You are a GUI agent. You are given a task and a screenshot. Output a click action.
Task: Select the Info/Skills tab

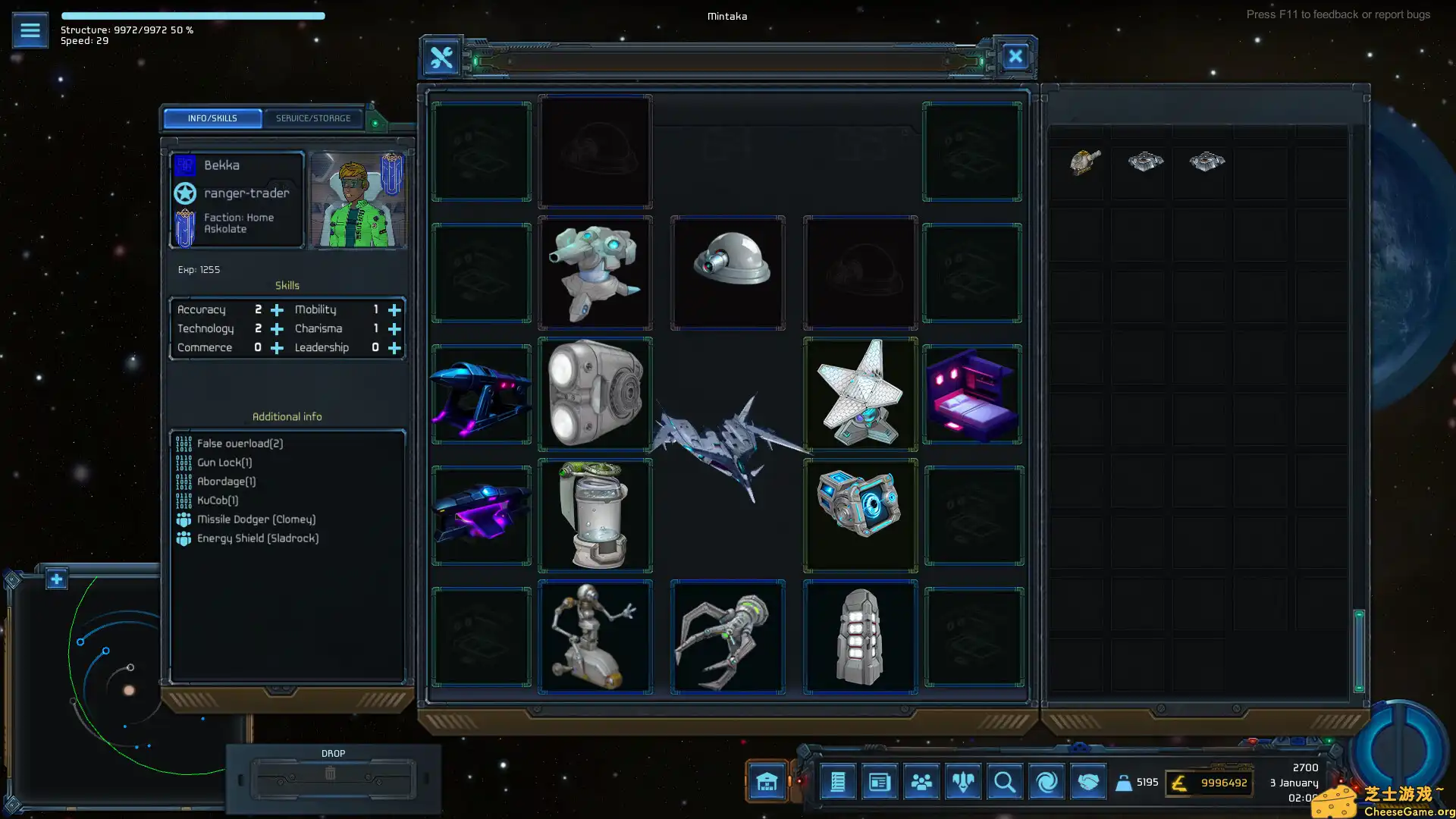coord(212,118)
